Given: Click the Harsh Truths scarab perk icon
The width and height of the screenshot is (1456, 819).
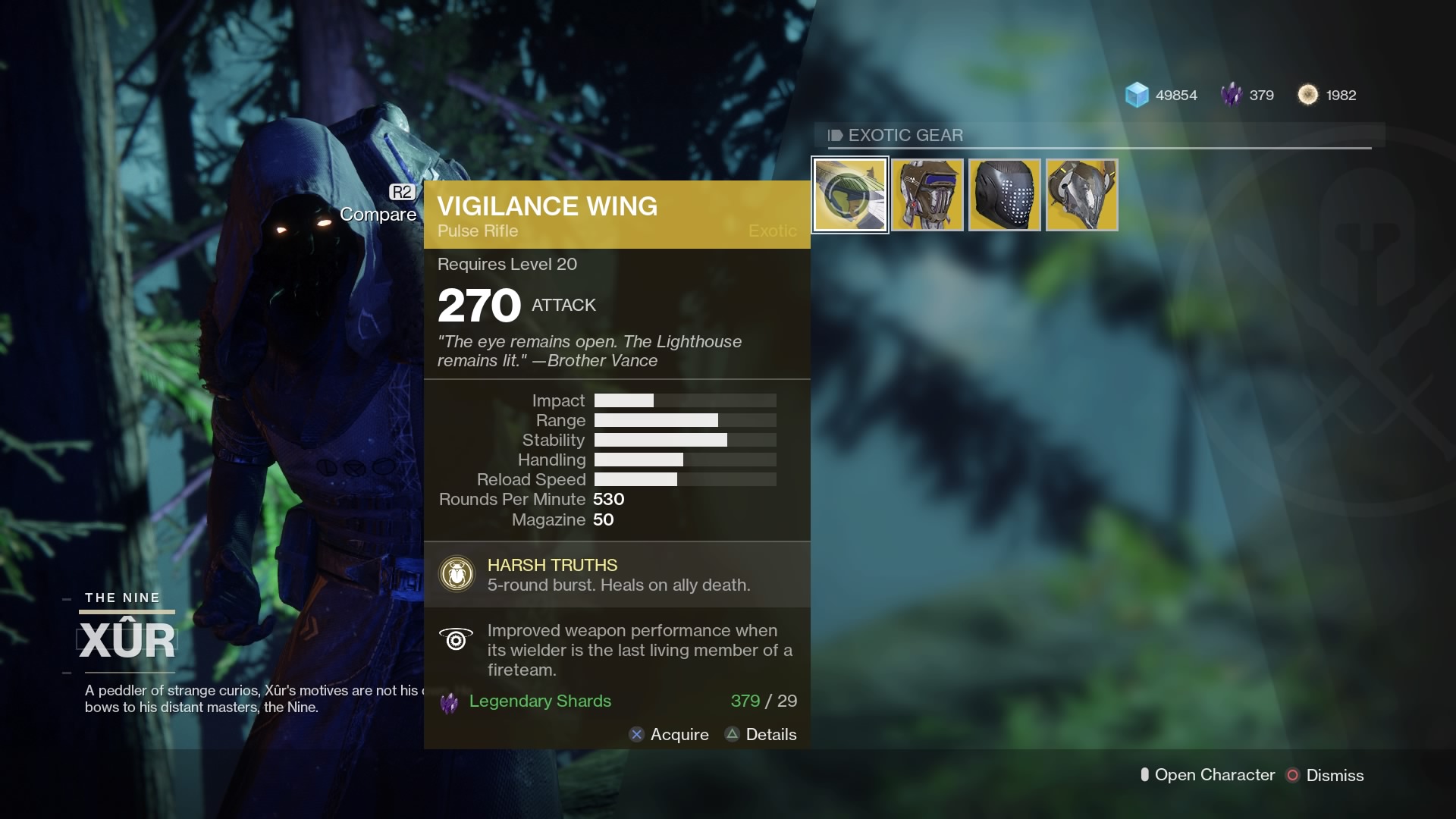Looking at the screenshot, I should [456, 574].
